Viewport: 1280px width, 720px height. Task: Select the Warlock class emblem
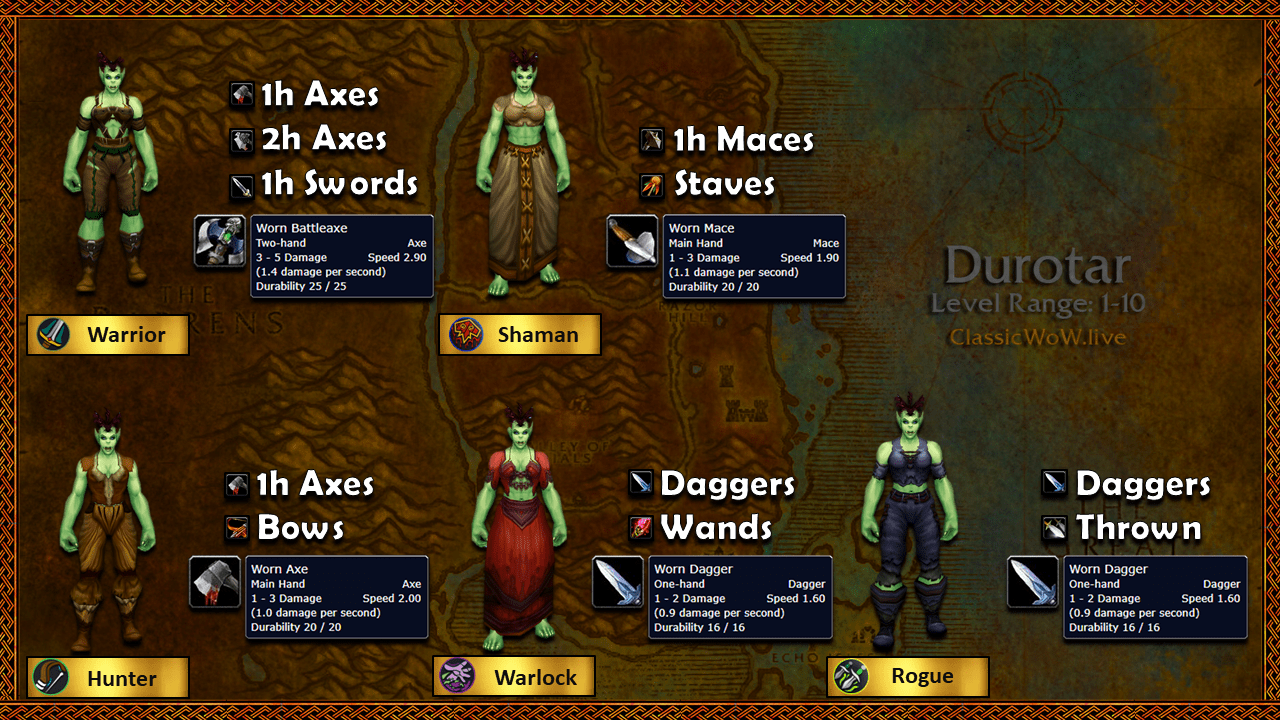[x=457, y=676]
